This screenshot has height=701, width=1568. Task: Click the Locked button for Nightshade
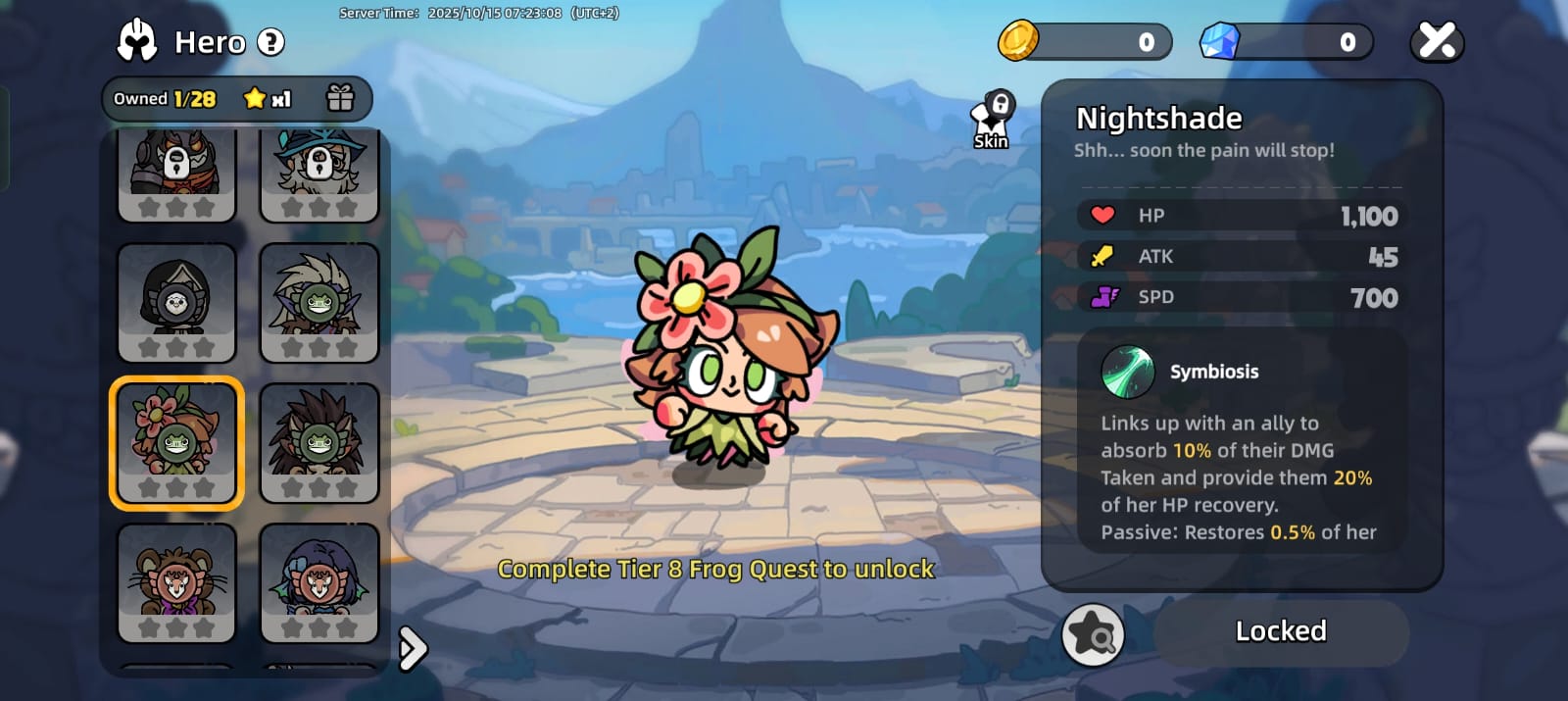[1281, 631]
